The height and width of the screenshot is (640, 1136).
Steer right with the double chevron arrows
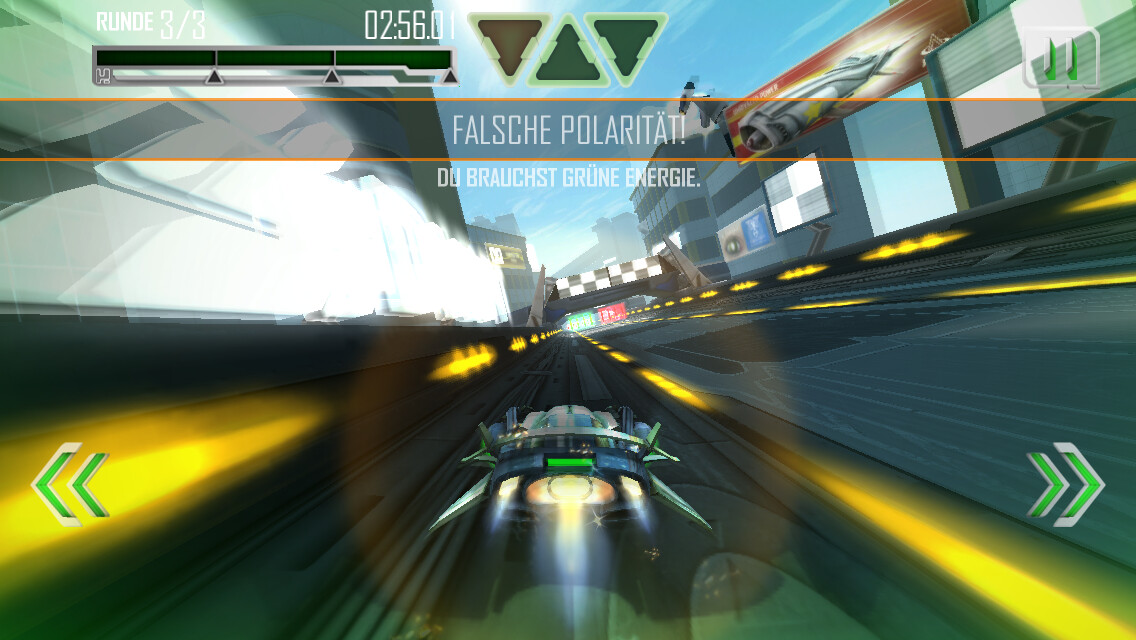1065,485
